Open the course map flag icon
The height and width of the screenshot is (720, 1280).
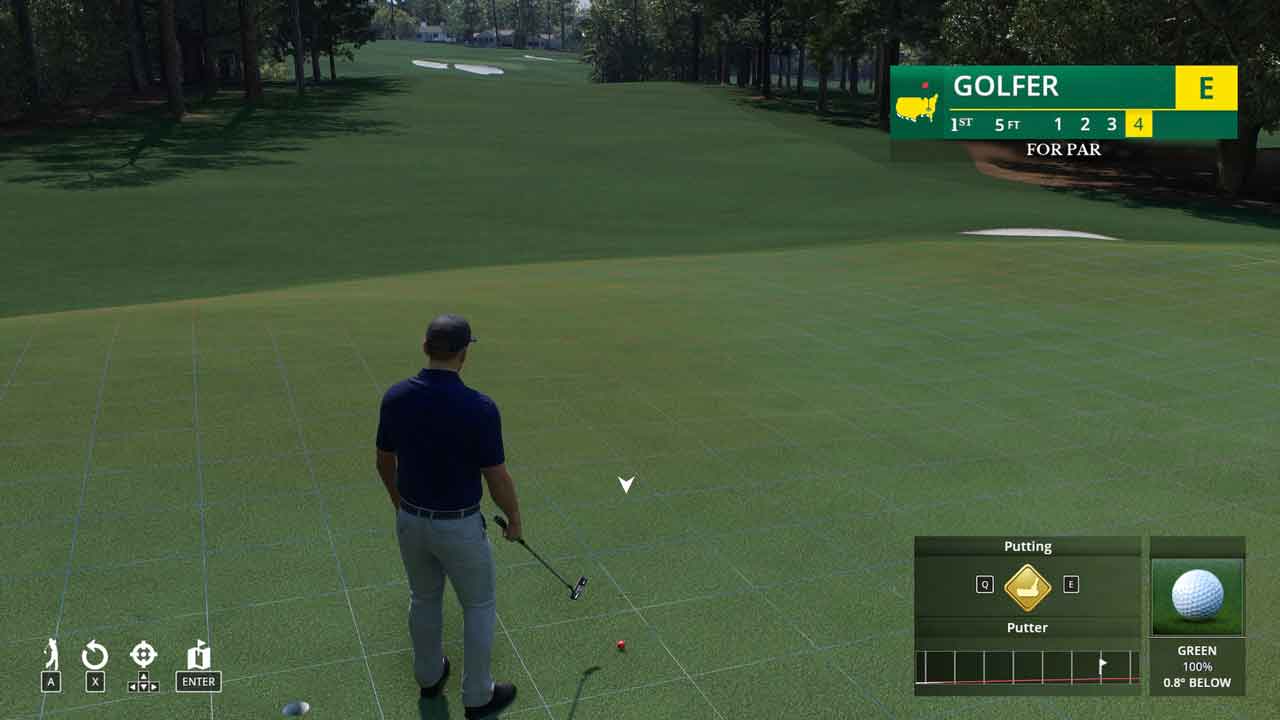click(198, 656)
